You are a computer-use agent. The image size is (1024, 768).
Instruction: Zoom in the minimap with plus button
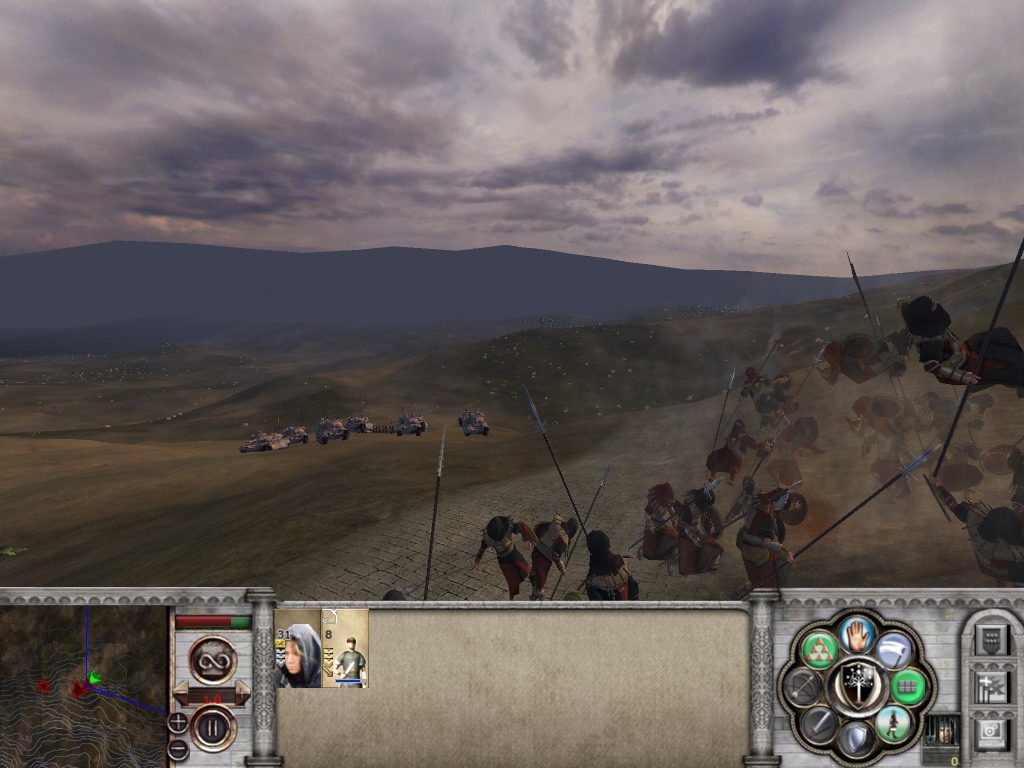177,720
